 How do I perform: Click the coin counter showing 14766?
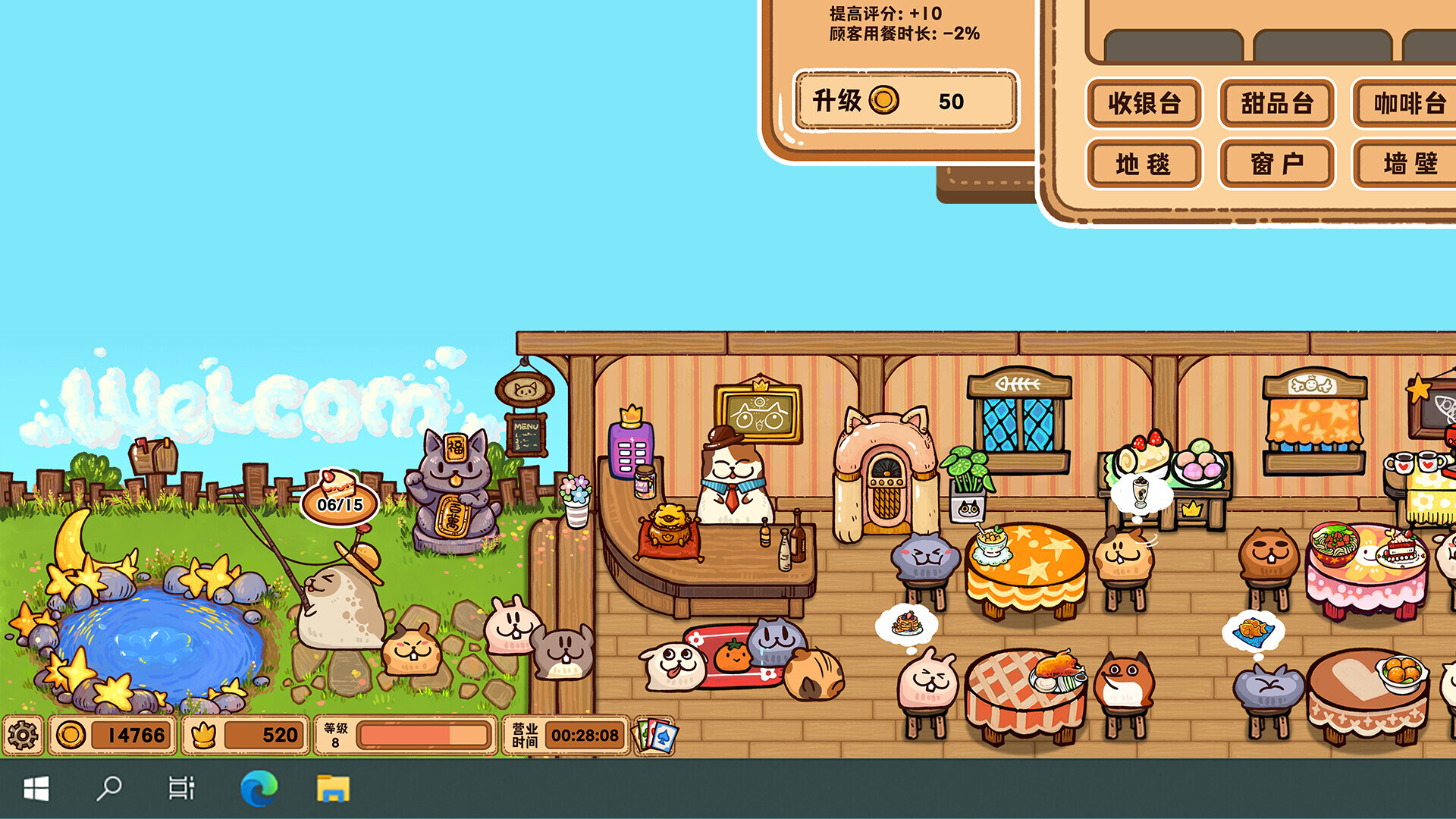[x=110, y=734]
